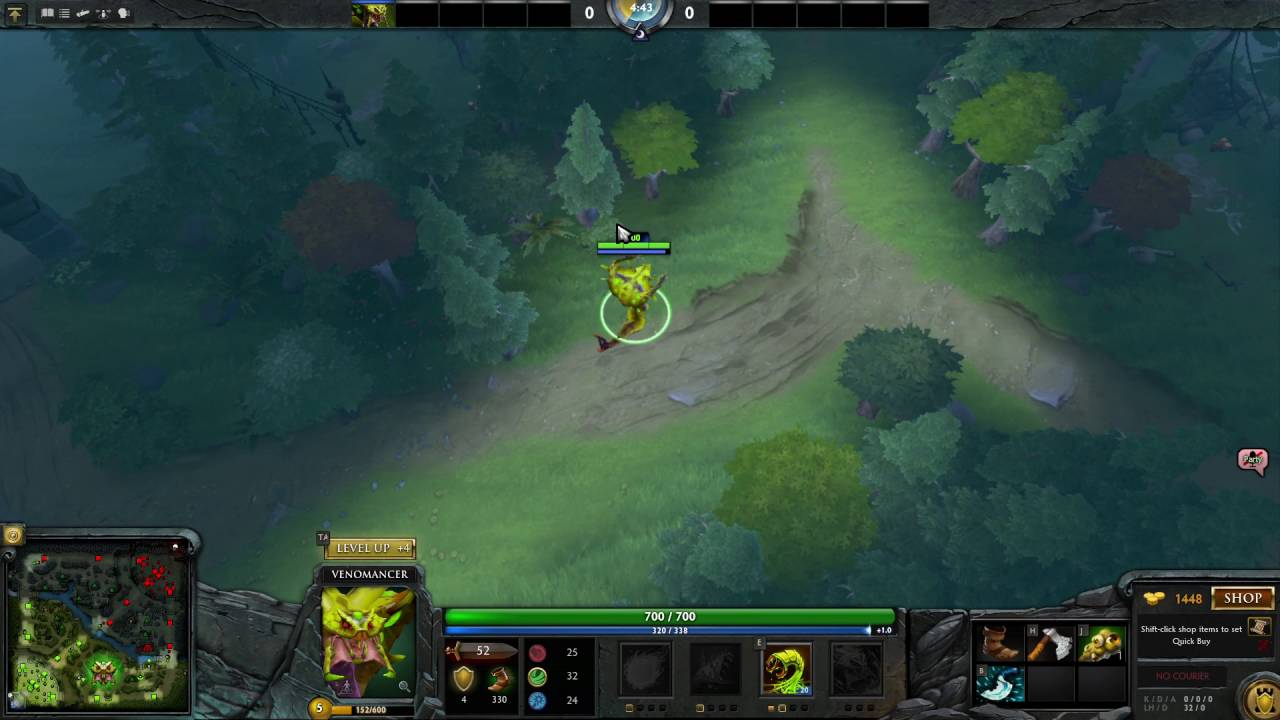Toggle the Party panel icon on right edge
This screenshot has height=720, width=1280.
click(1253, 459)
